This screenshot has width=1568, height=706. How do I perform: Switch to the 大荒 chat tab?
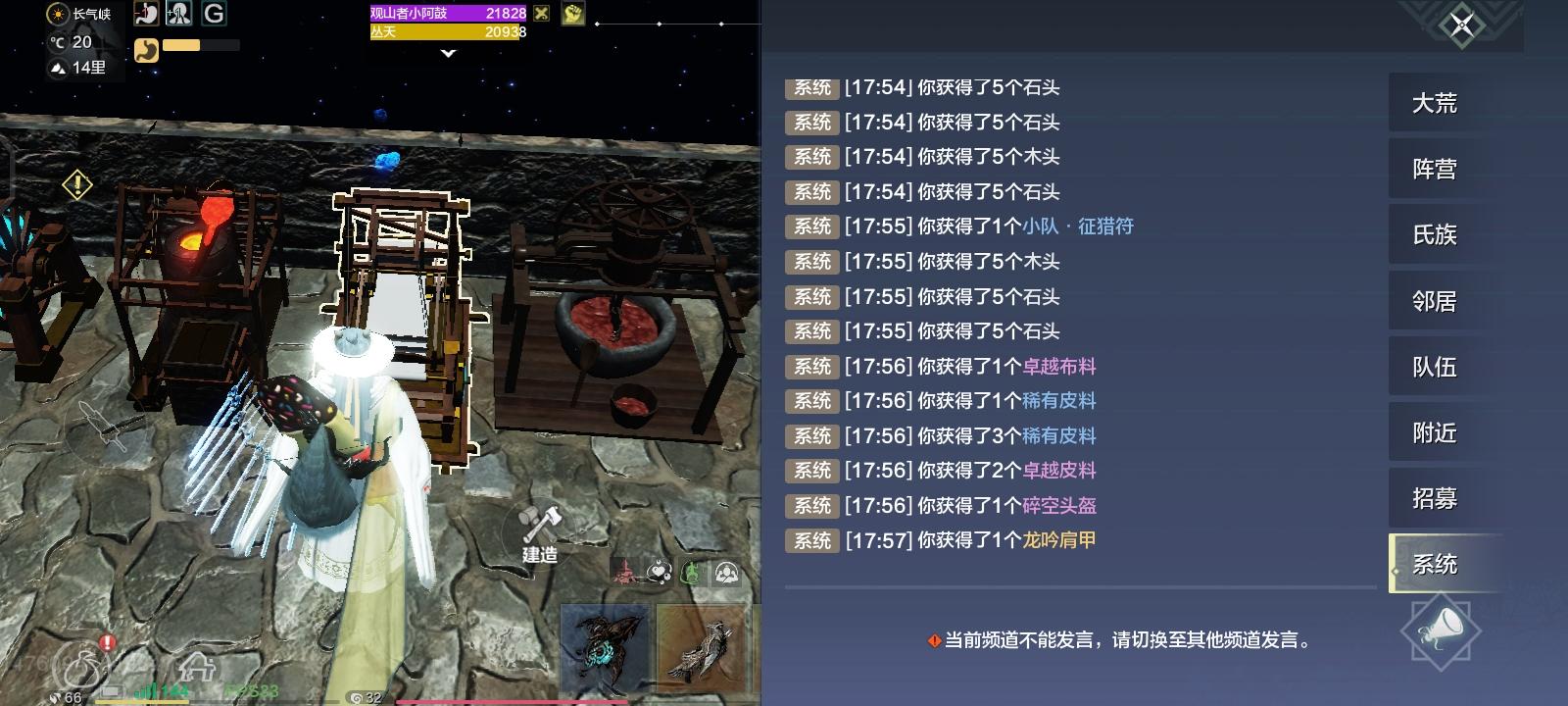[x=1437, y=102]
